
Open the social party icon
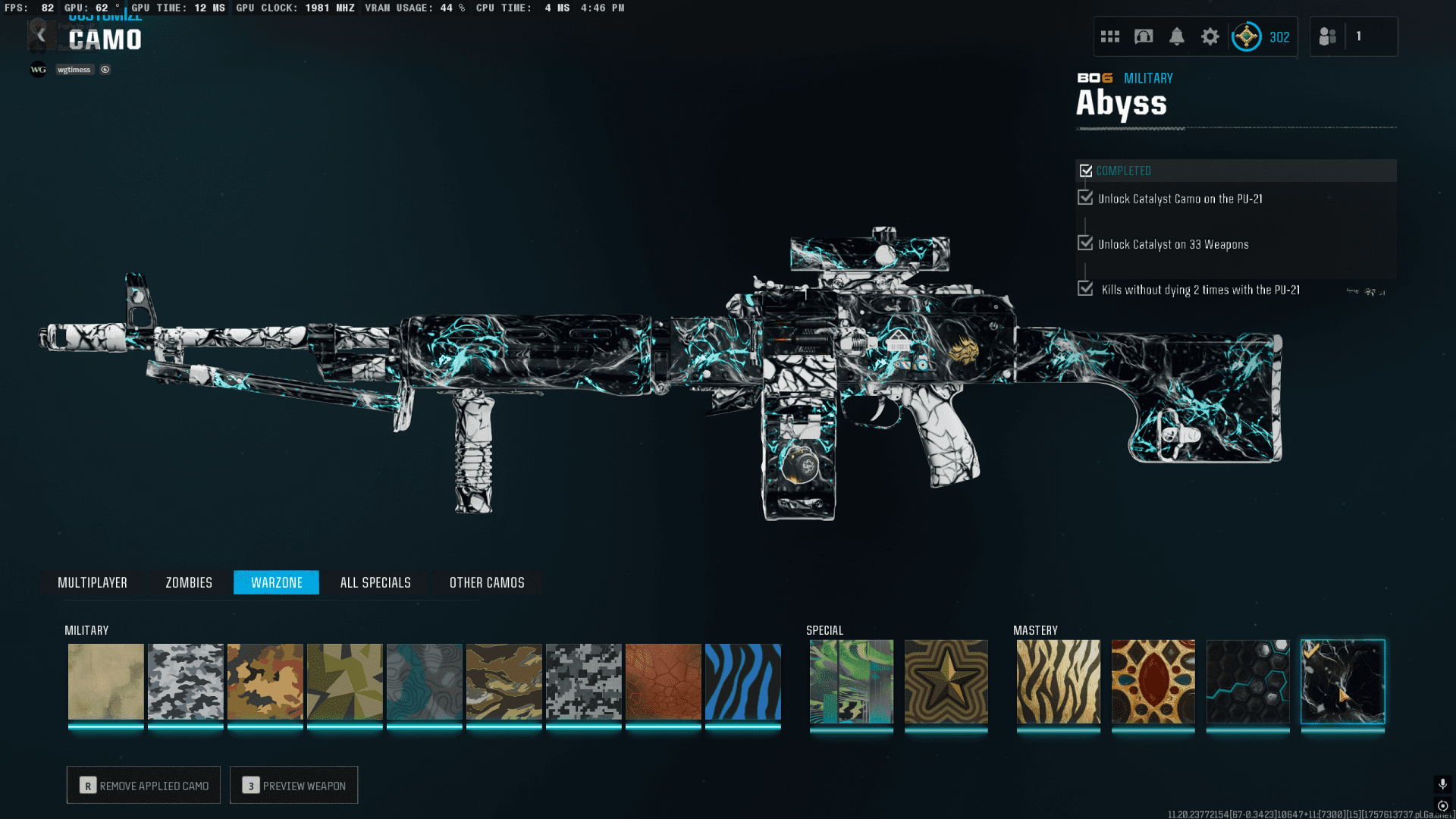[x=1328, y=36]
